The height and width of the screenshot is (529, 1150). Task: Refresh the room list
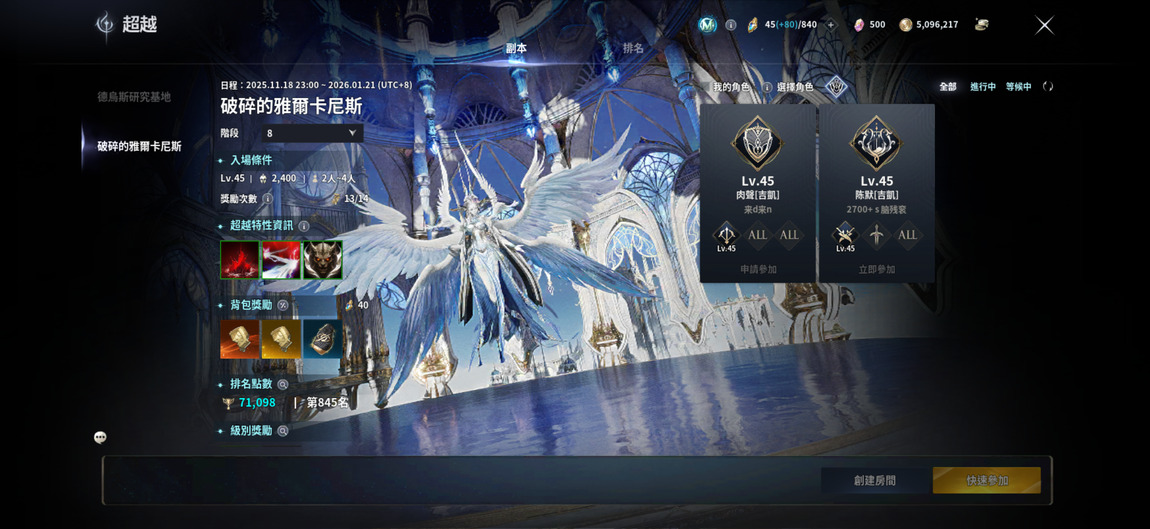click(x=1048, y=87)
